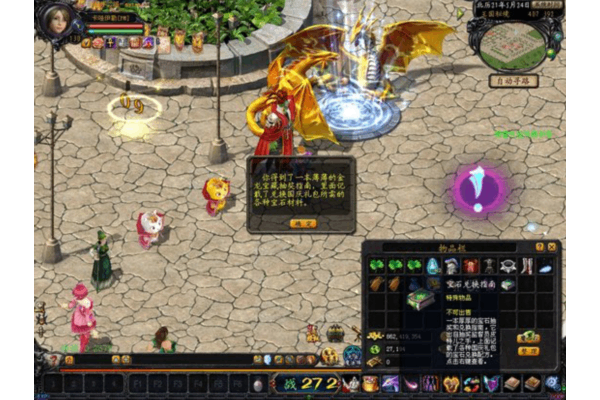Screen dimensions: 600x400
Task: Open the inventory help question mark
Action: click(540, 246)
